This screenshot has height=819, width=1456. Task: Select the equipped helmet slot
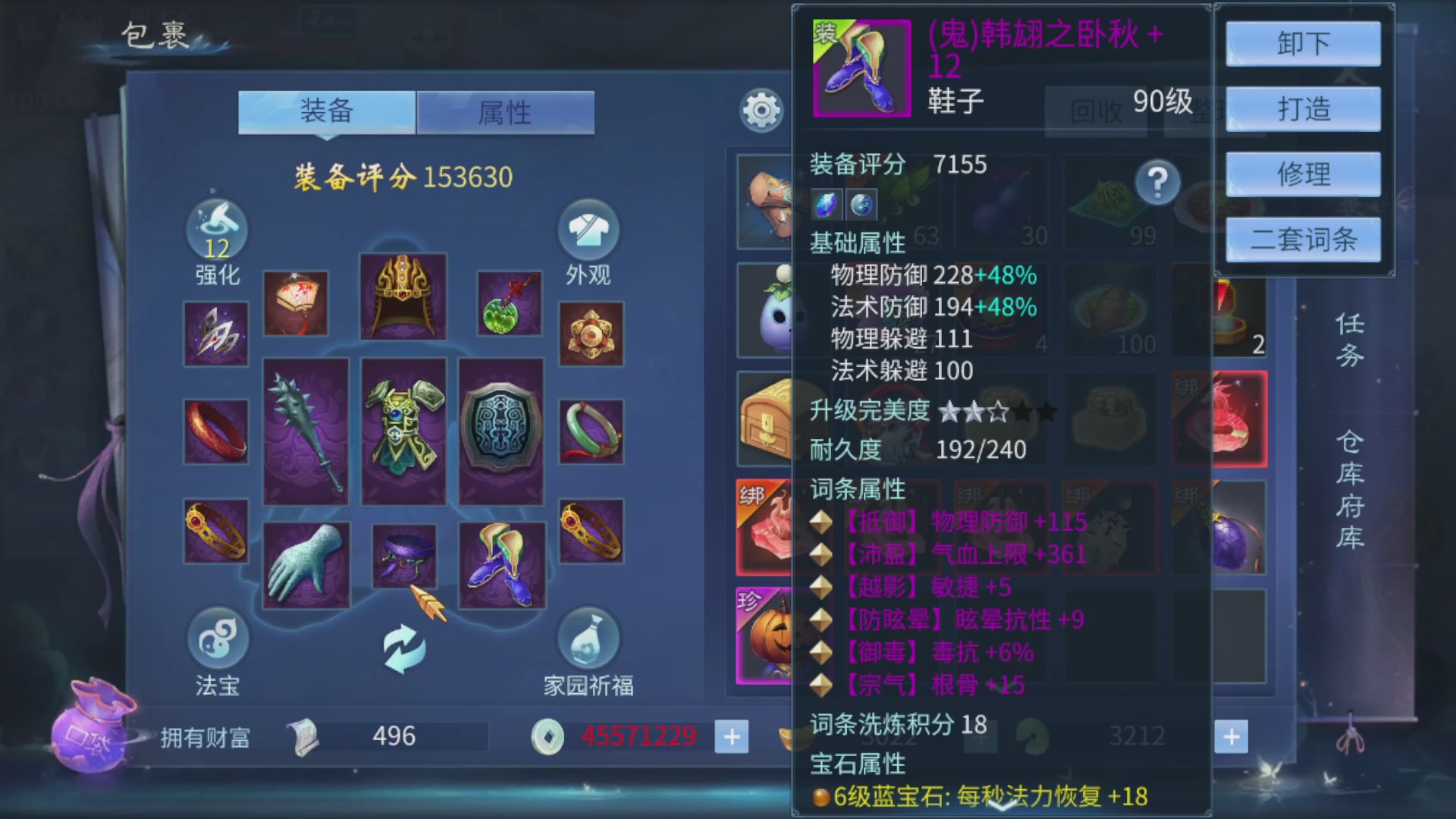coord(403,296)
